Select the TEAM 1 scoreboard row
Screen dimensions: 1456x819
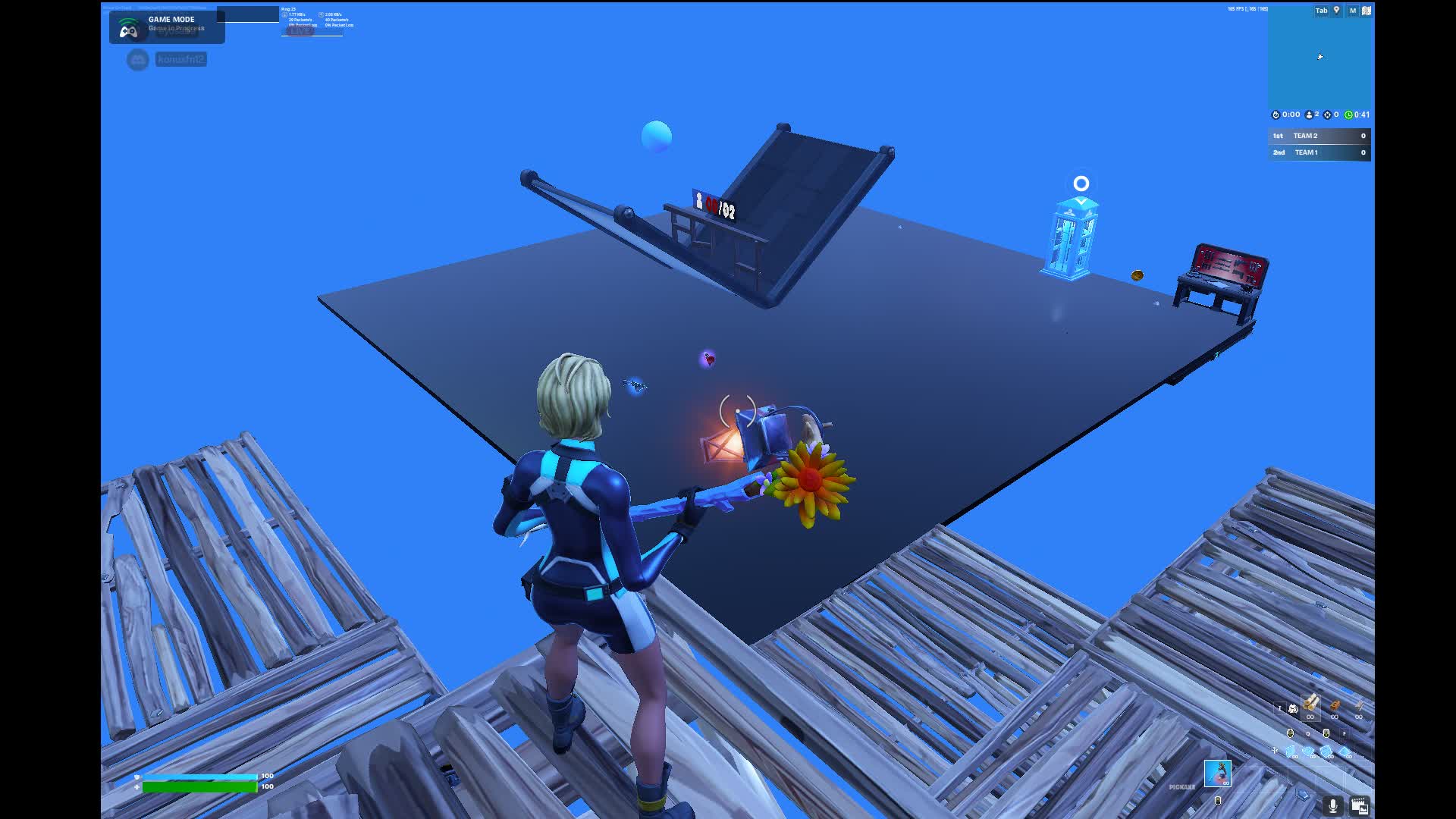pos(1319,152)
